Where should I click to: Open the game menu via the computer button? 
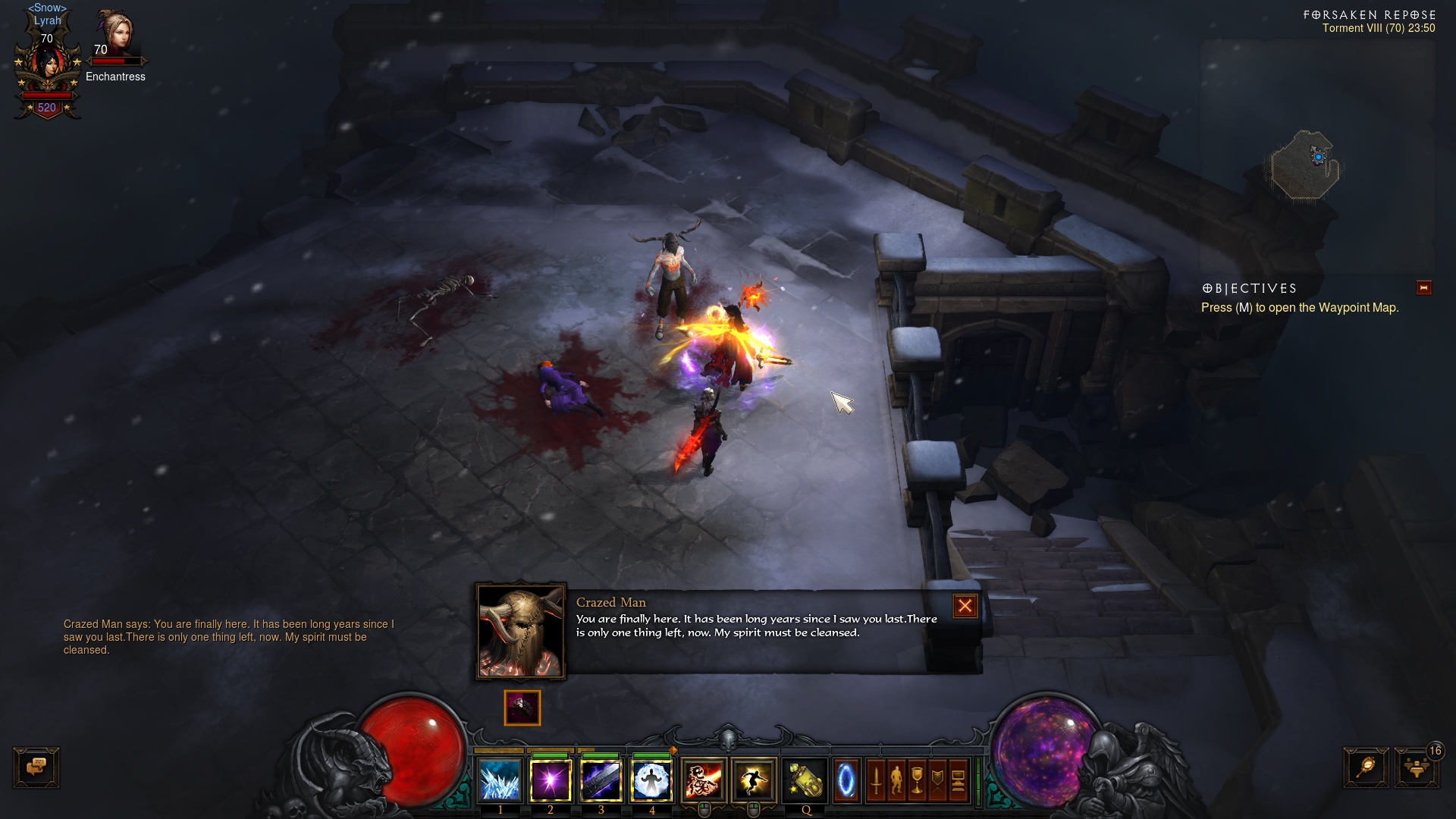[x=958, y=780]
